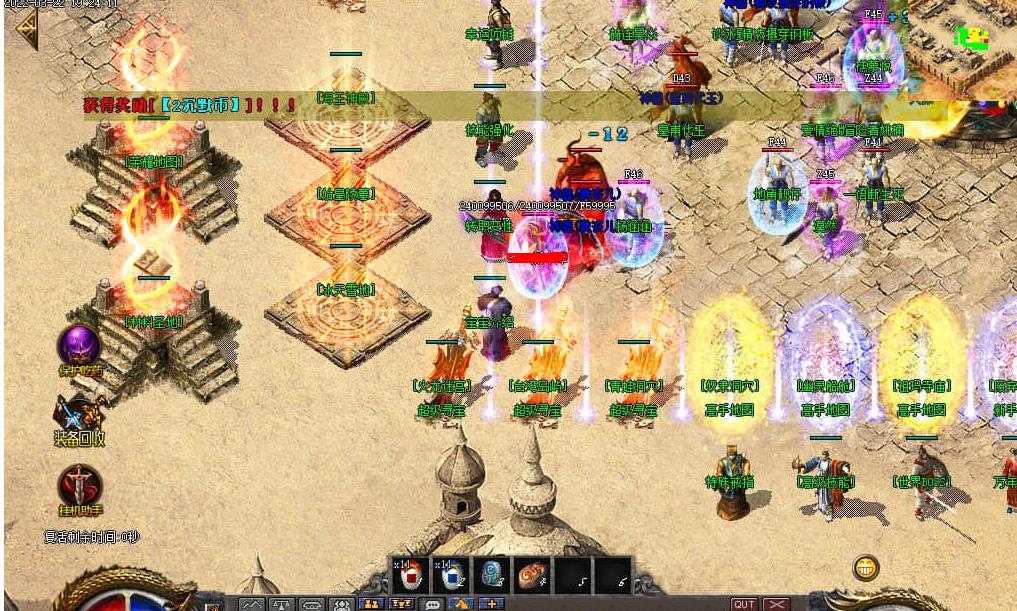The image size is (1017, 611).
Task: Select the orange swirl item in slot 4
Action: [530, 576]
